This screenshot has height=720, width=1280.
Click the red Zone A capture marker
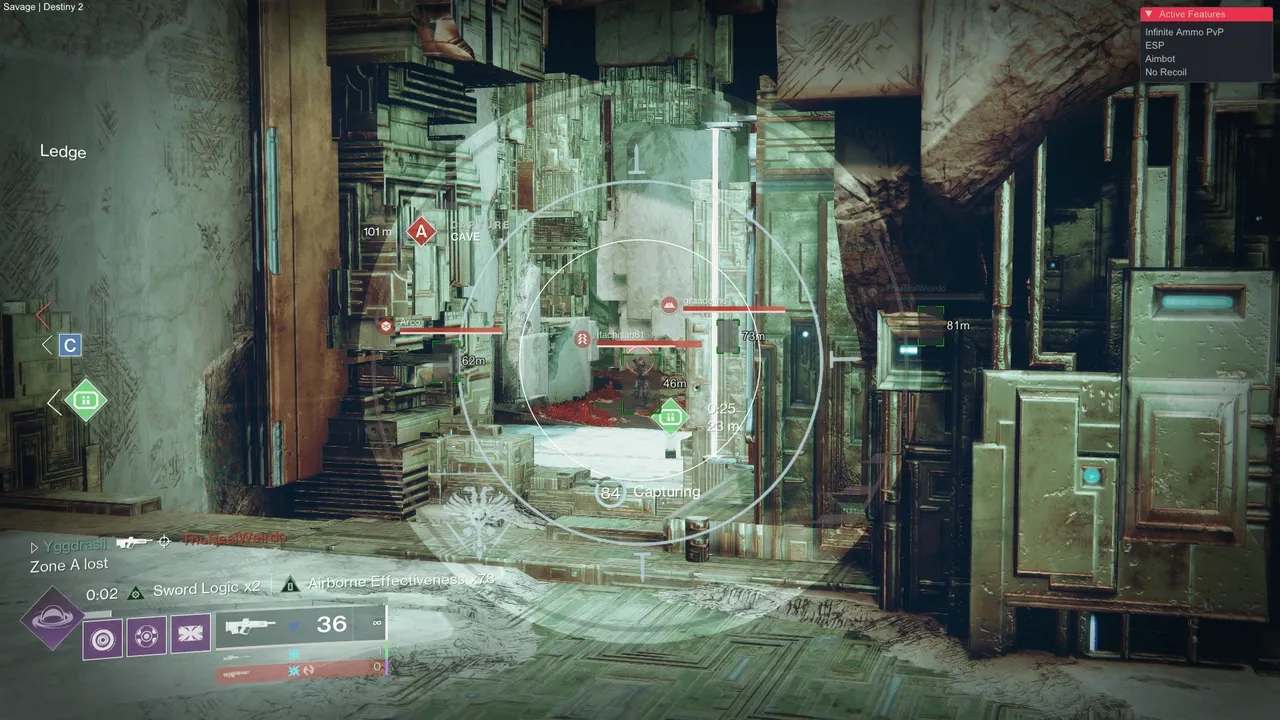pos(421,232)
